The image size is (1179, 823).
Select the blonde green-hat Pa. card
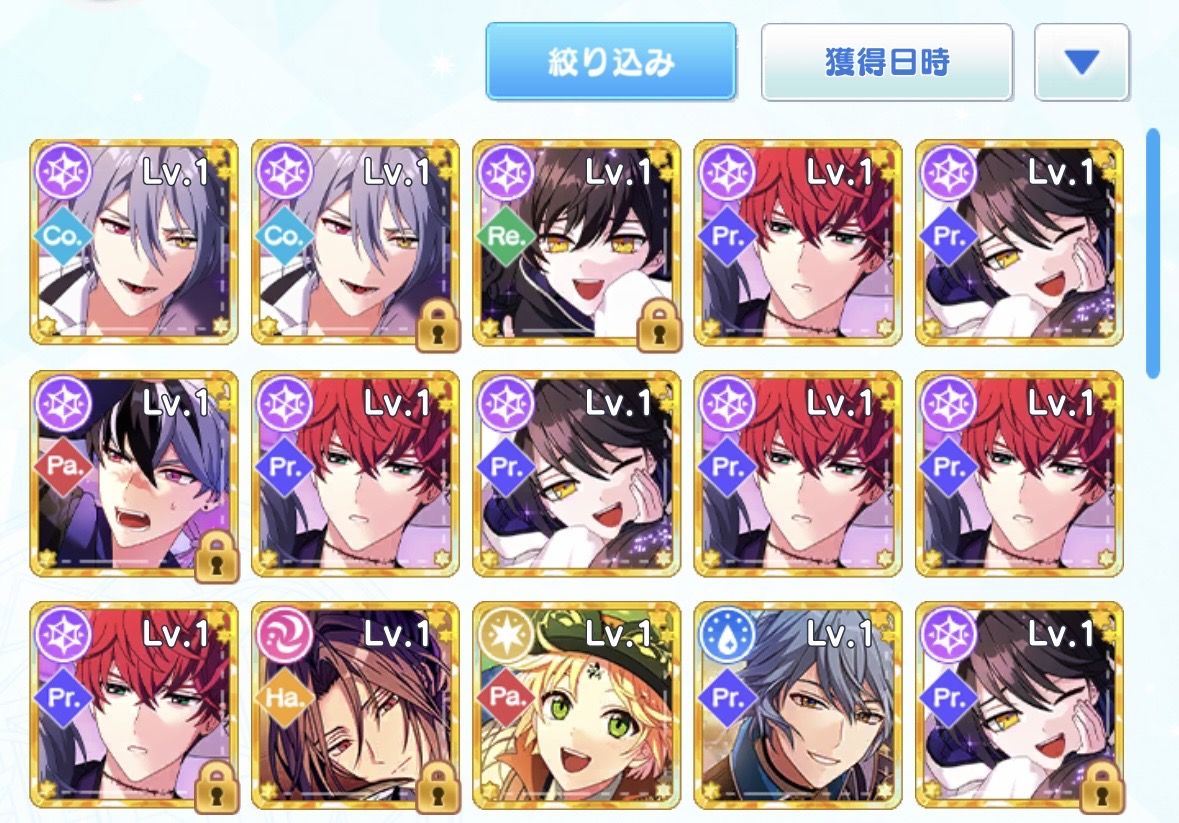577,704
